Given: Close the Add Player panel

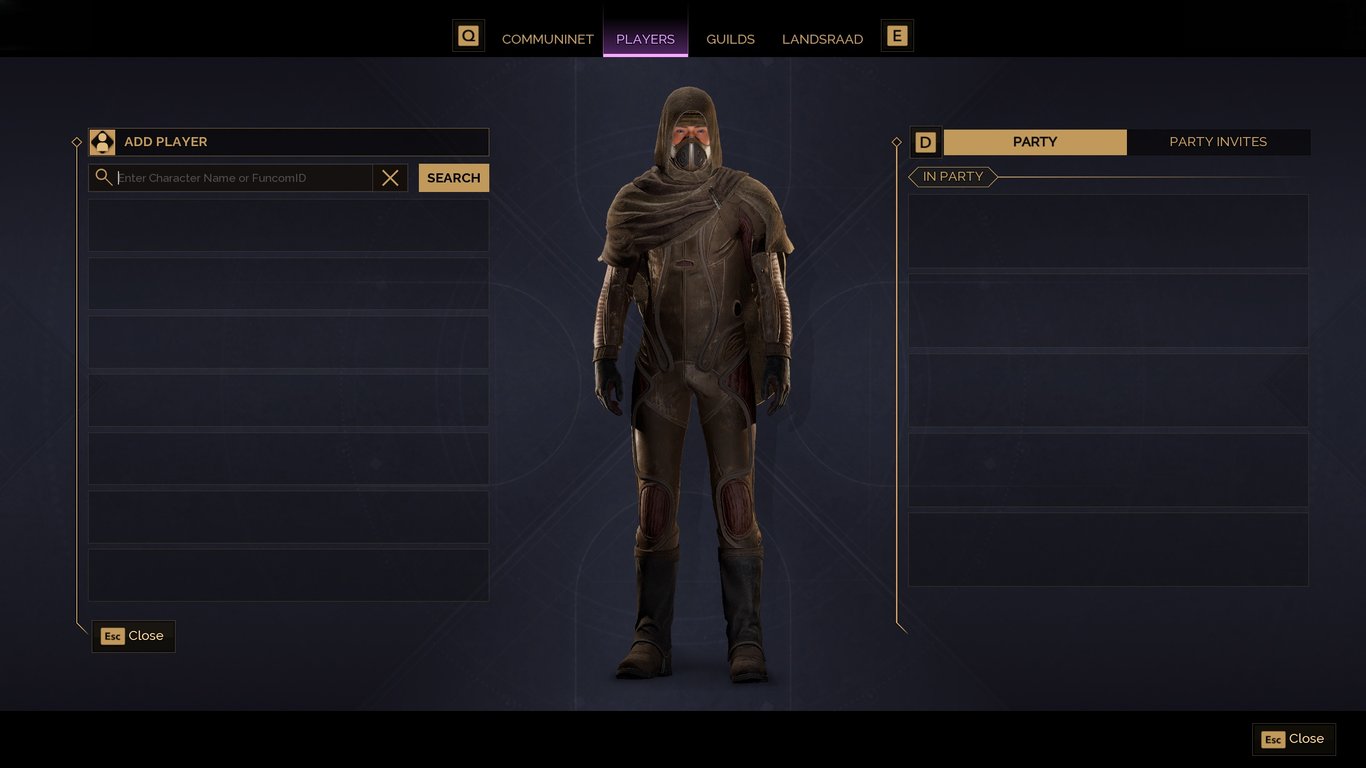Looking at the screenshot, I should 133,636.
